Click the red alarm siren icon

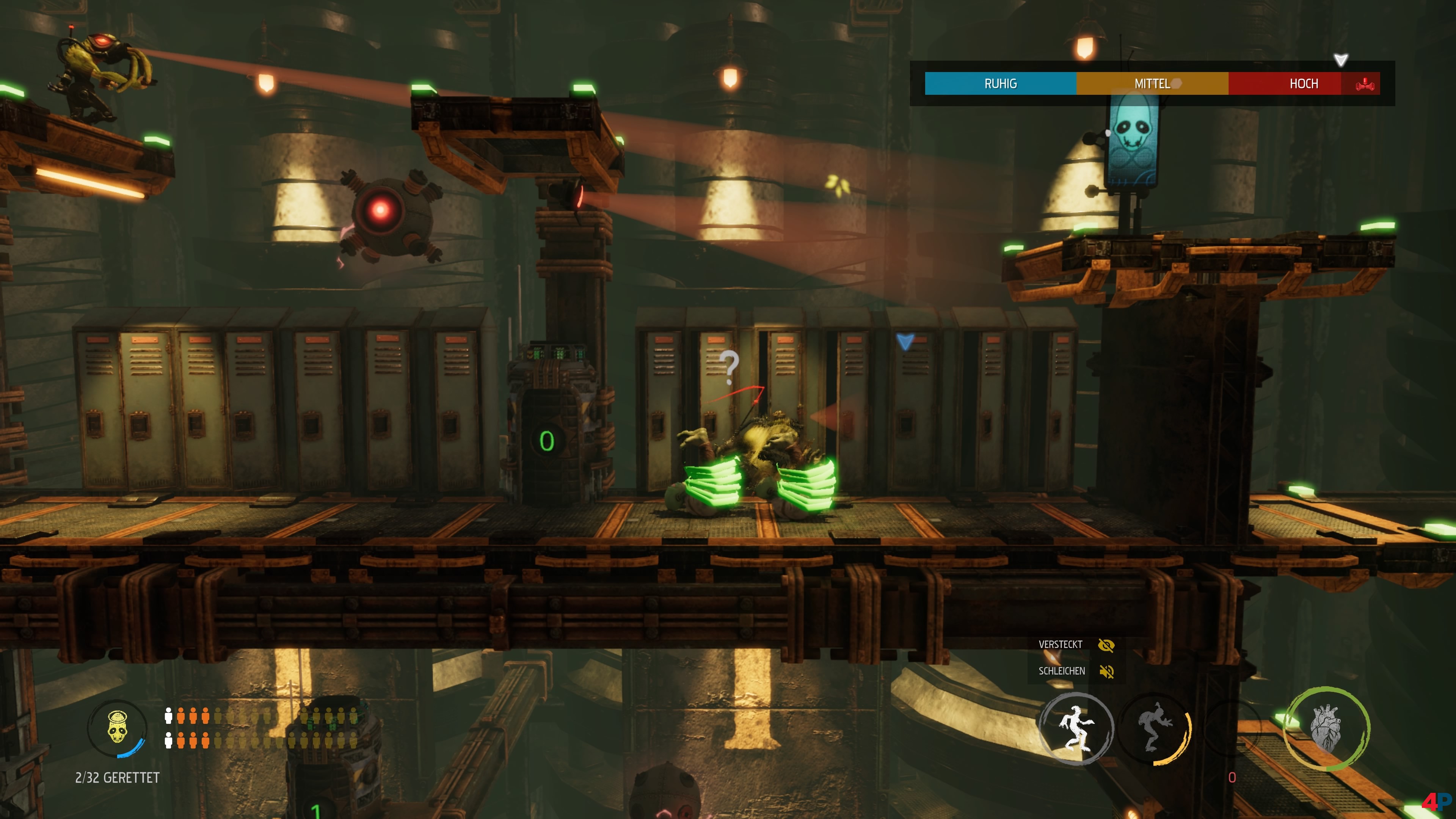[1365, 84]
